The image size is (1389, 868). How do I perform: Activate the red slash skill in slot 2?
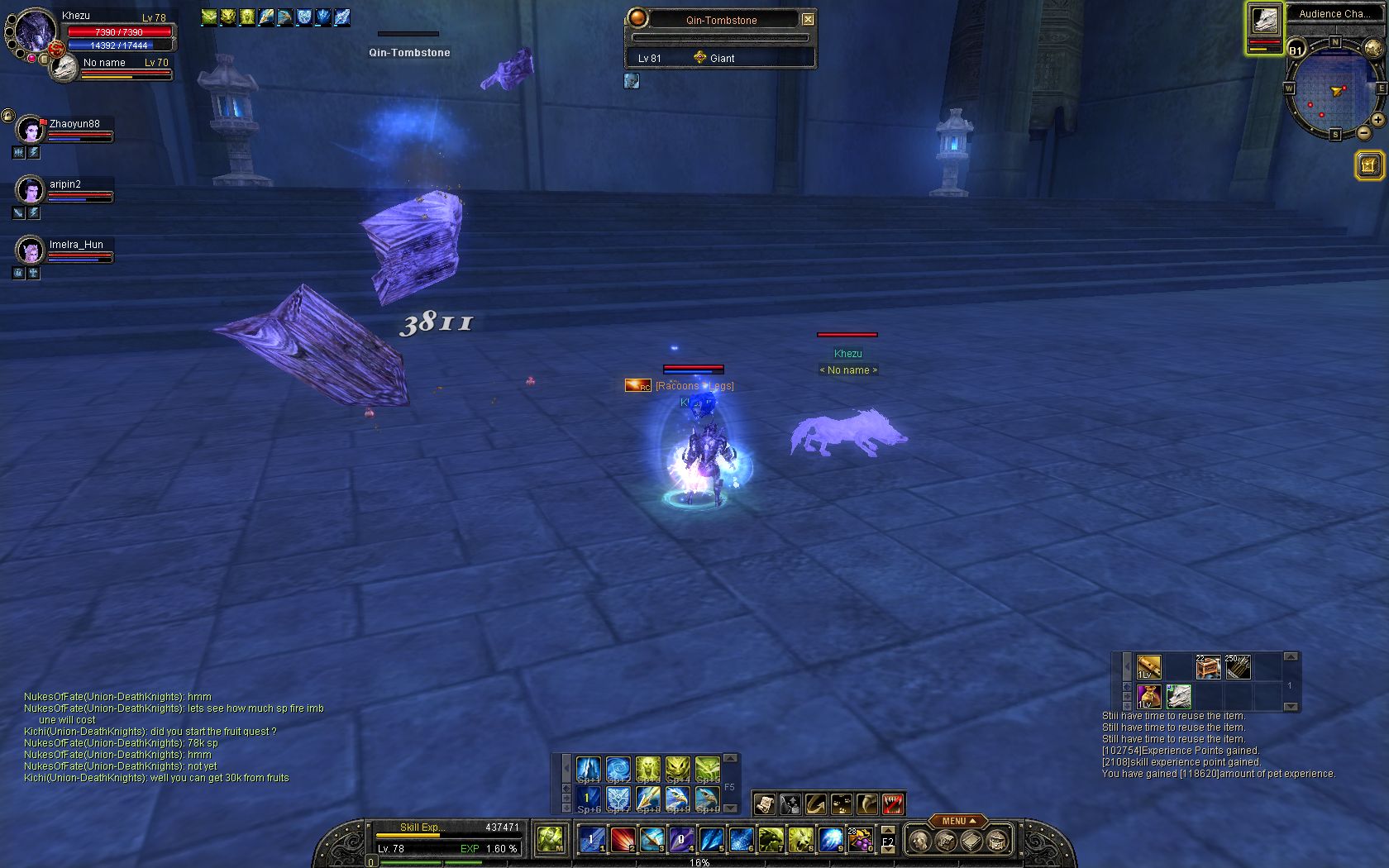tap(623, 840)
